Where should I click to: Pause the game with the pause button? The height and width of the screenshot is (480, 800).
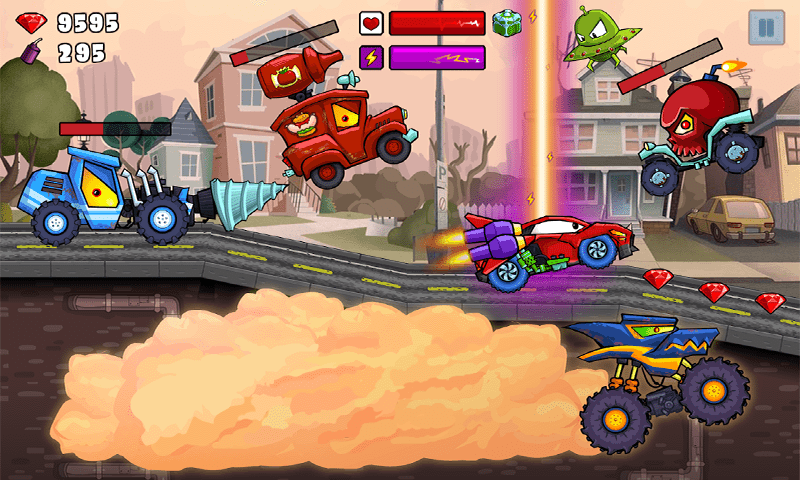pyautogui.click(x=767, y=27)
